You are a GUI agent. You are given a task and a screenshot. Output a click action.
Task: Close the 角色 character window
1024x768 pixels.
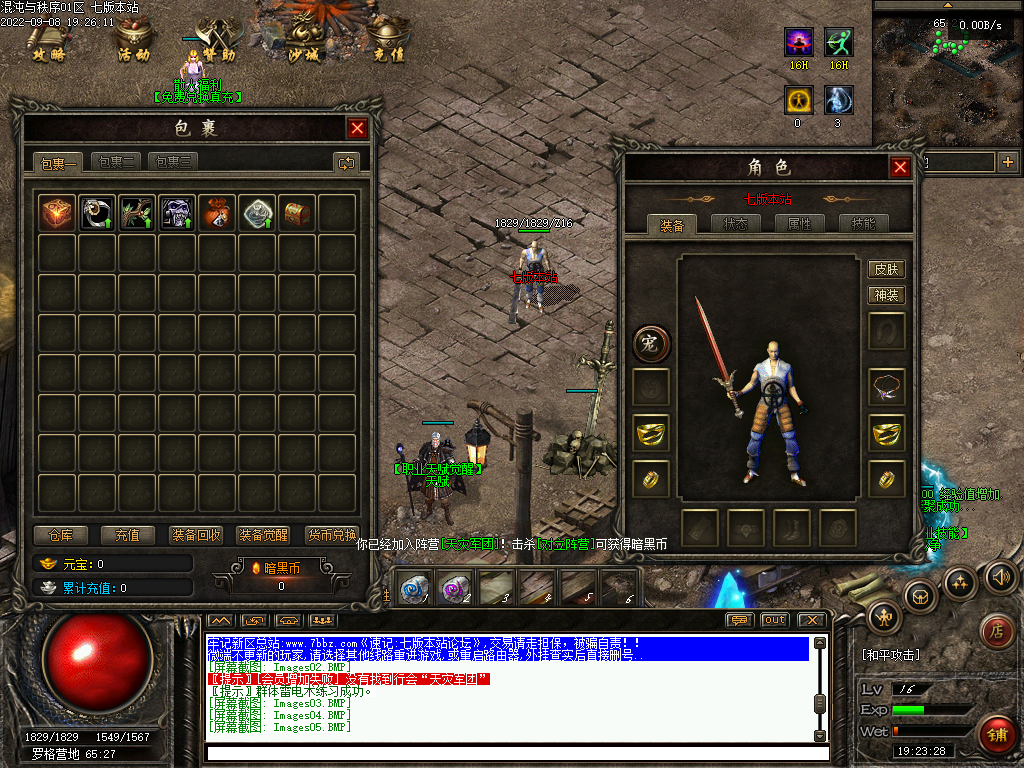tap(900, 167)
